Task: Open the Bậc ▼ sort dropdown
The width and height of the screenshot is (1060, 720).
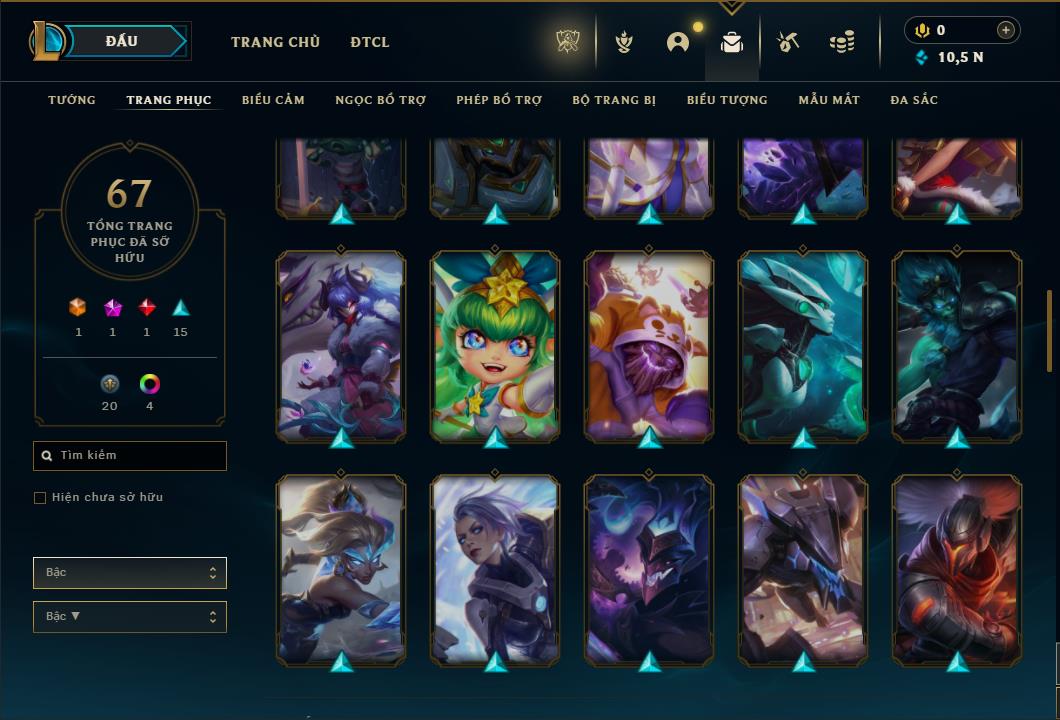Action: 130,617
